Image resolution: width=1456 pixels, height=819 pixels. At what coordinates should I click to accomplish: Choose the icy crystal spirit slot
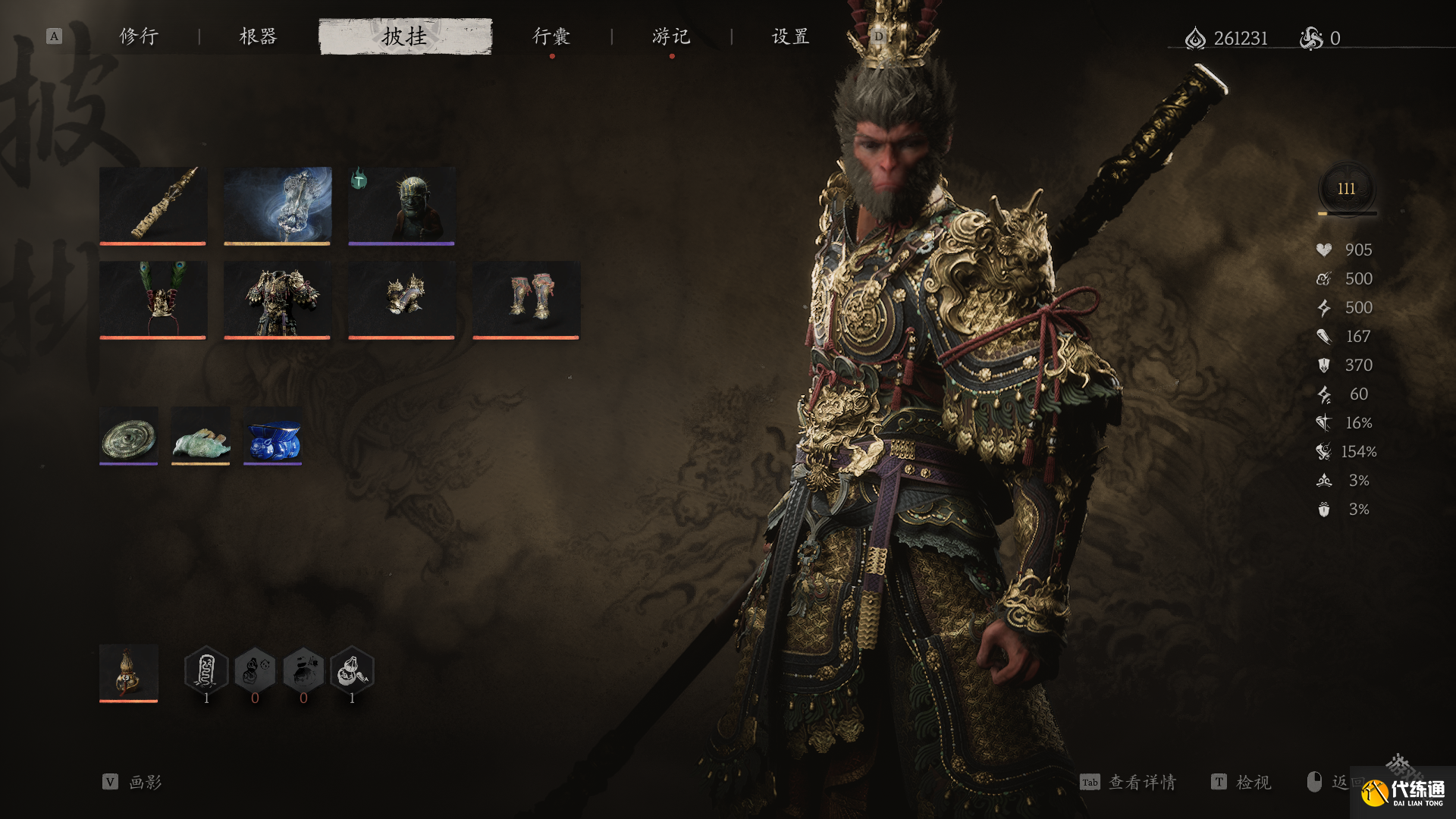[x=277, y=205]
